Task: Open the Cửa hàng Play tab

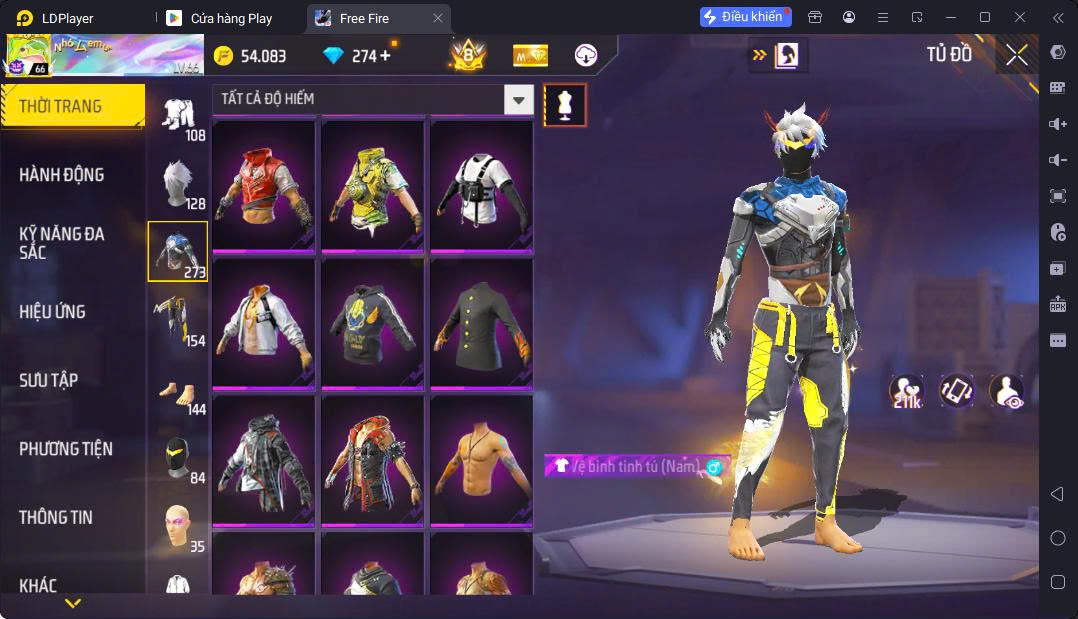Action: 231,18
